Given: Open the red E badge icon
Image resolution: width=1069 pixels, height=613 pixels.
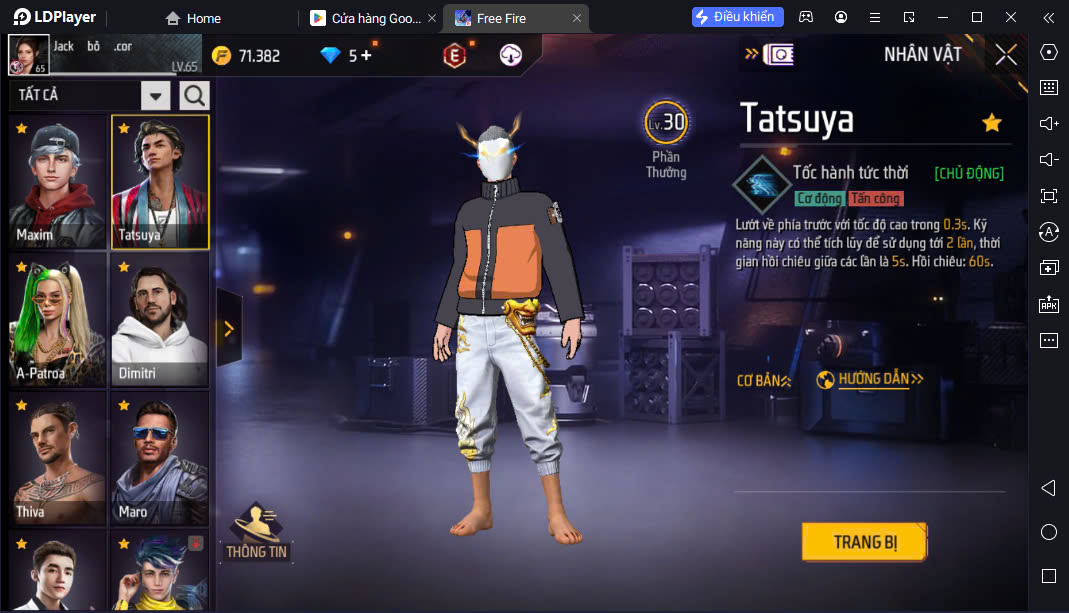Looking at the screenshot, I should [x=454, y=56].
